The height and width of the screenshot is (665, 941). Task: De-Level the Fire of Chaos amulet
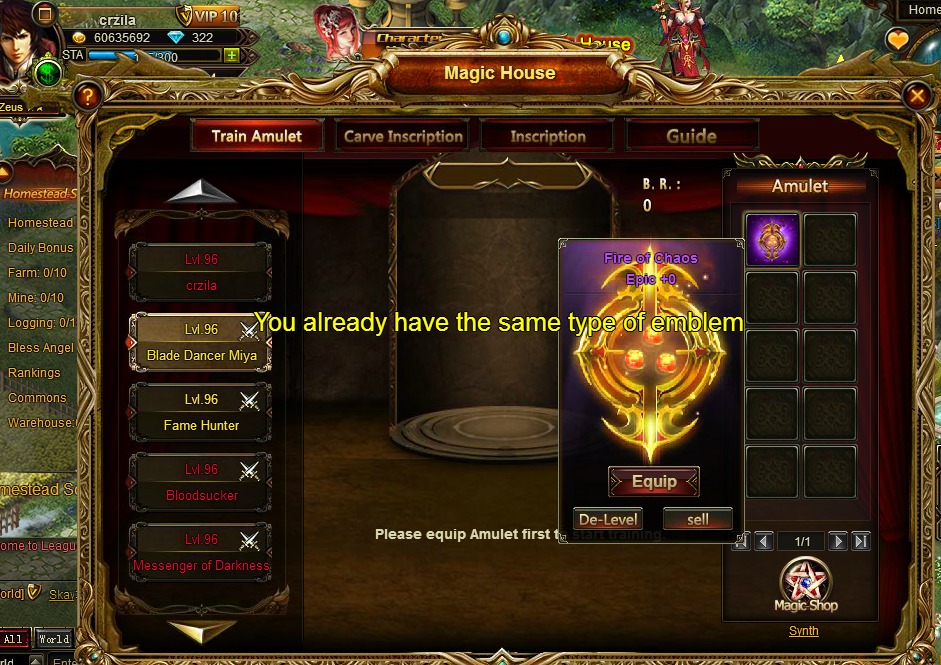(607, 519)
